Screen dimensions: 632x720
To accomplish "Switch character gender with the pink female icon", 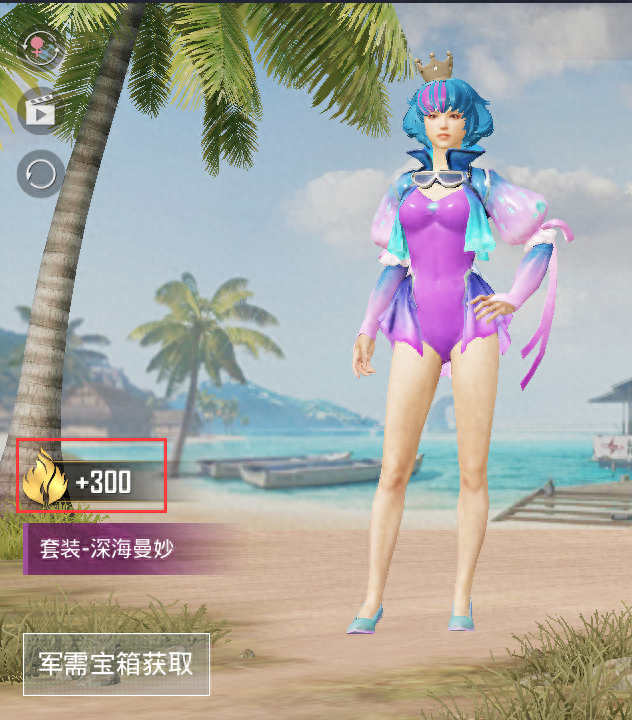I will point(40,47).
